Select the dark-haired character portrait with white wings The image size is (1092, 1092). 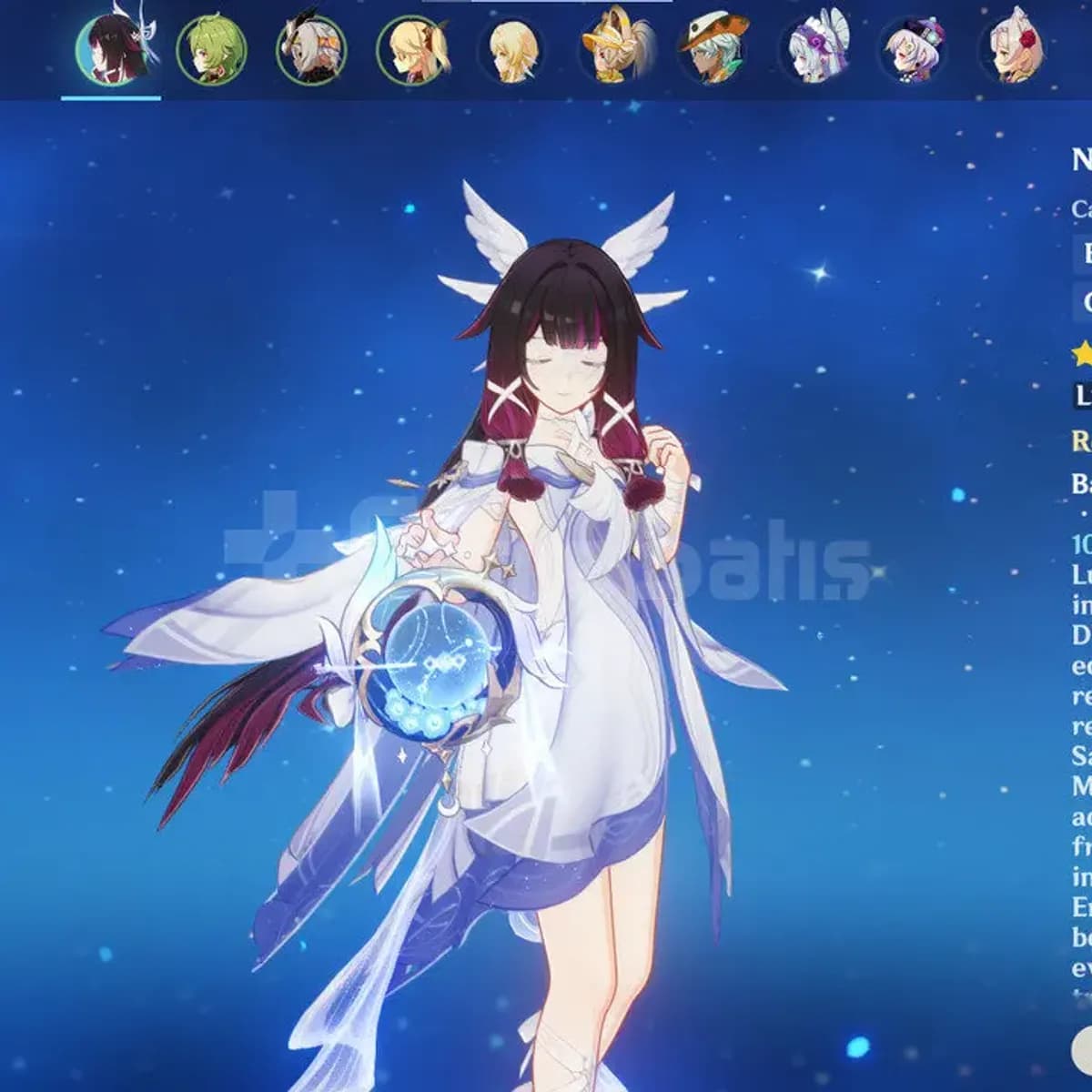pos(111,50)
